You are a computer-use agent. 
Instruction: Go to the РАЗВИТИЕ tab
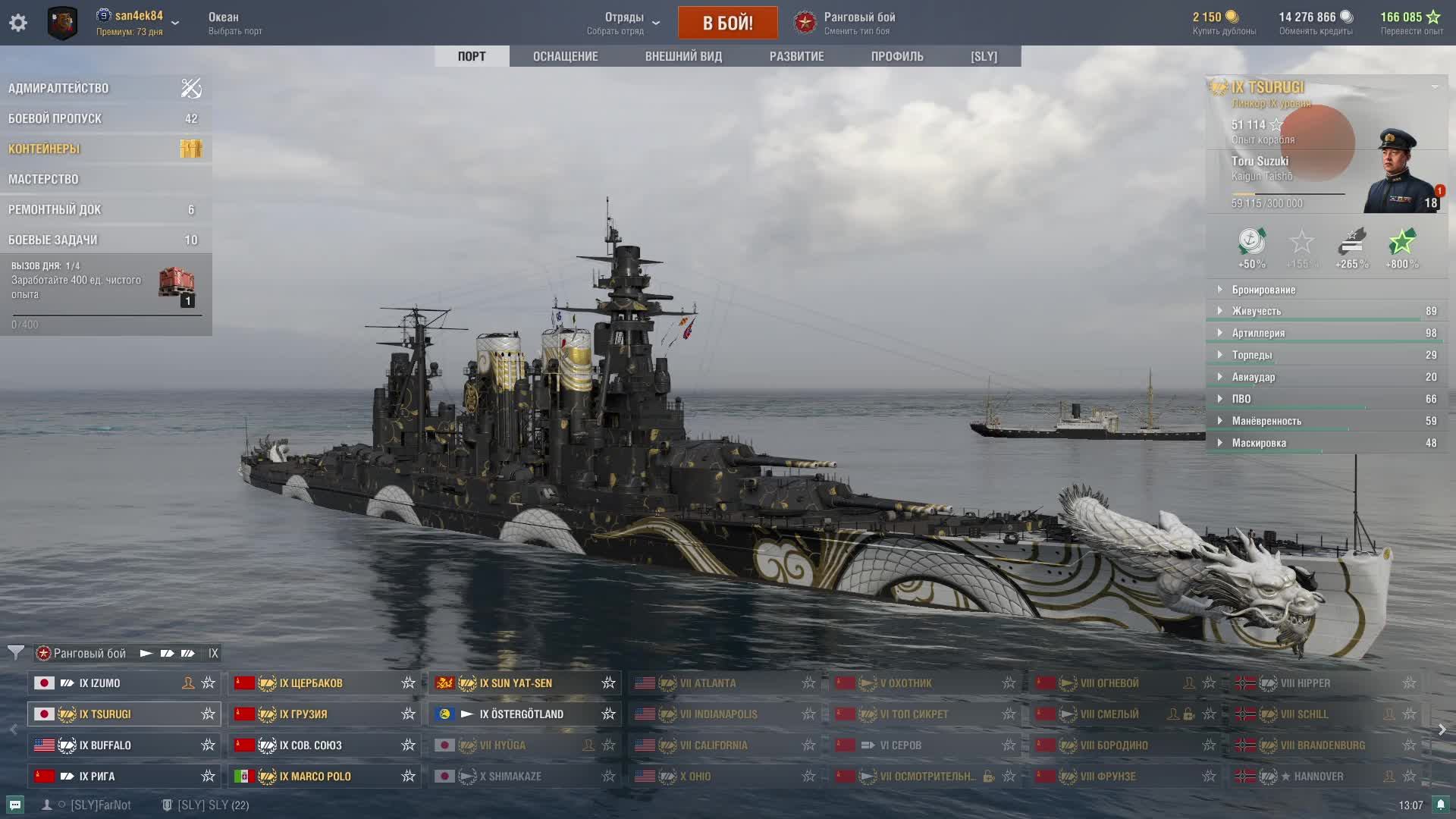click(x=796, y=56)
